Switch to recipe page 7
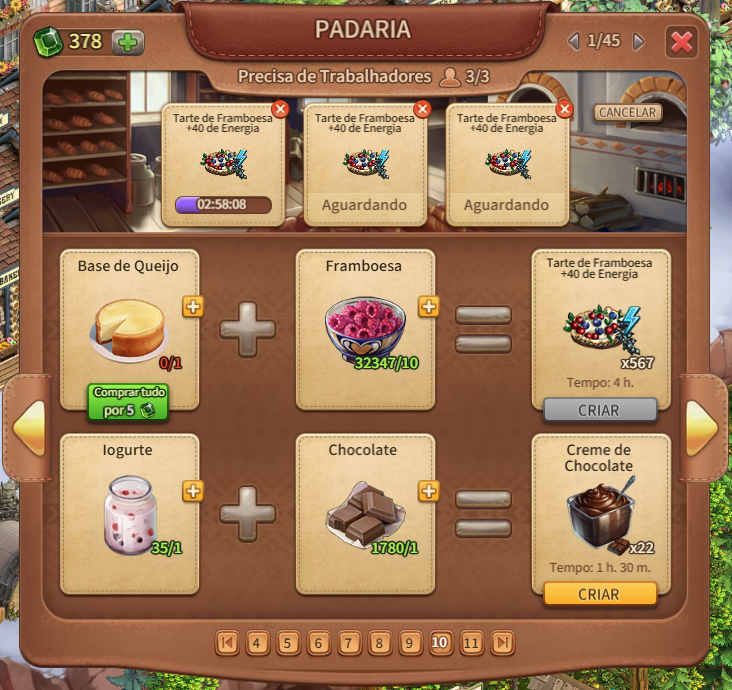This screenshot has height=690, width=732. 349,643
